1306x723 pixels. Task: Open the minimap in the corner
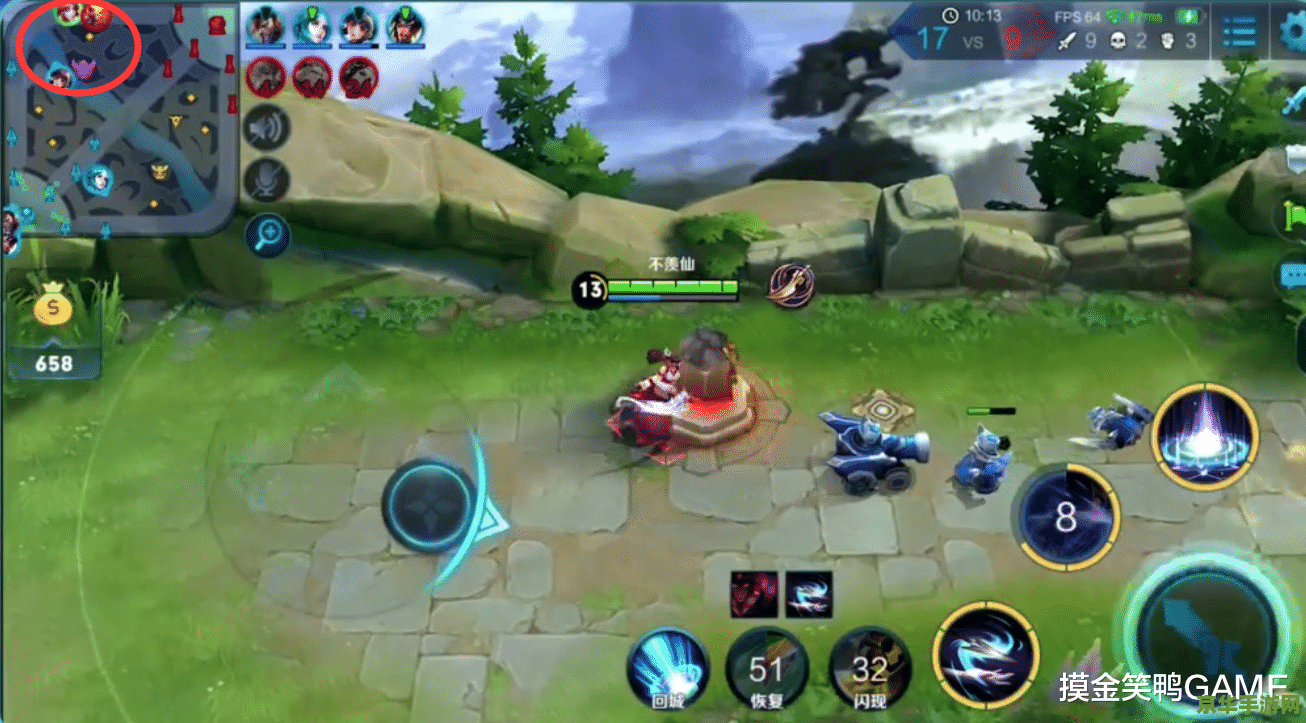coord(118,118)
